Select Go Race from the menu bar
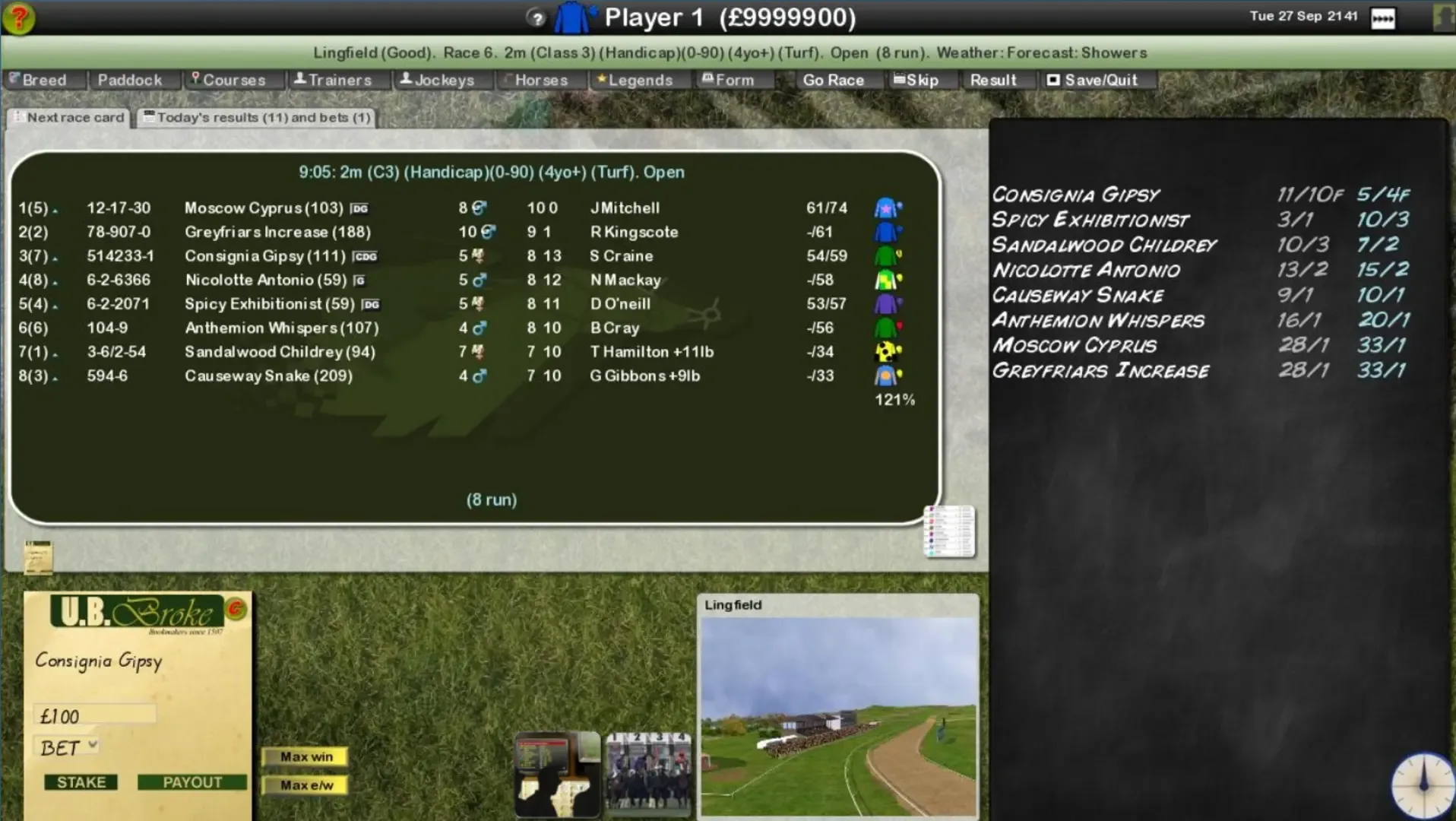This screenshot has height=821, width=1456. (x=834, y=79)
